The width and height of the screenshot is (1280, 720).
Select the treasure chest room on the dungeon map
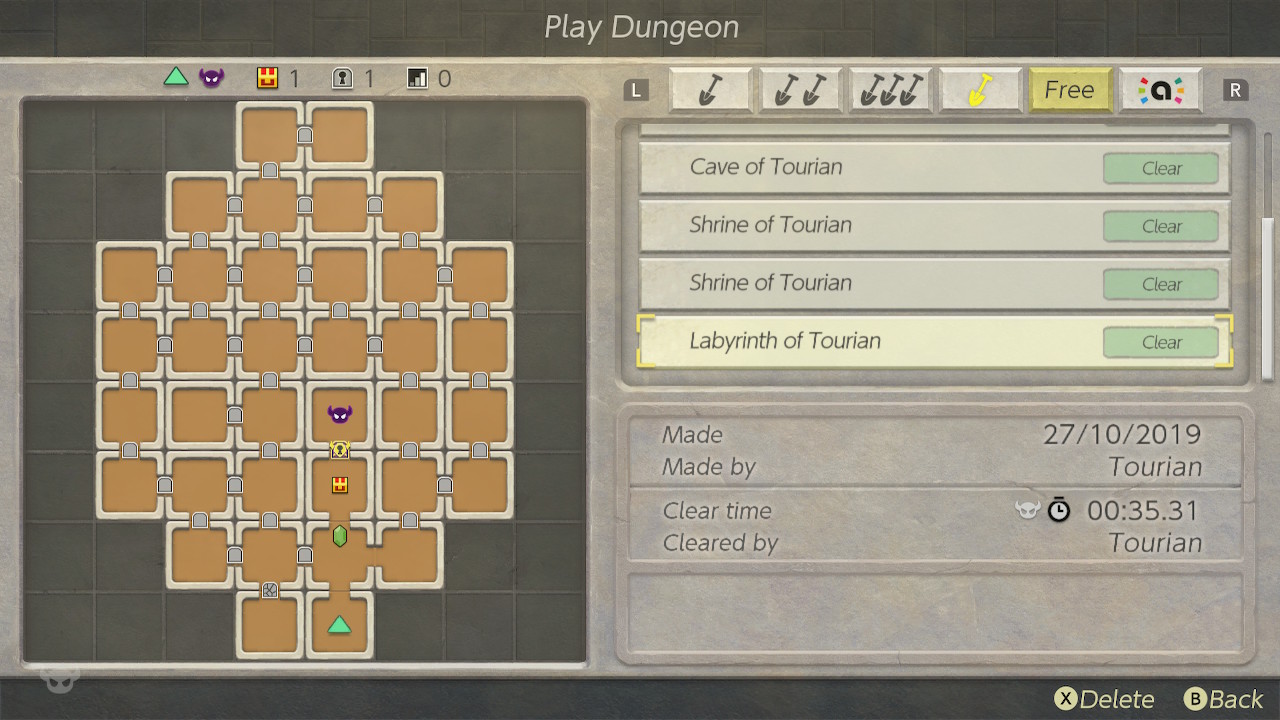[339, 487]
